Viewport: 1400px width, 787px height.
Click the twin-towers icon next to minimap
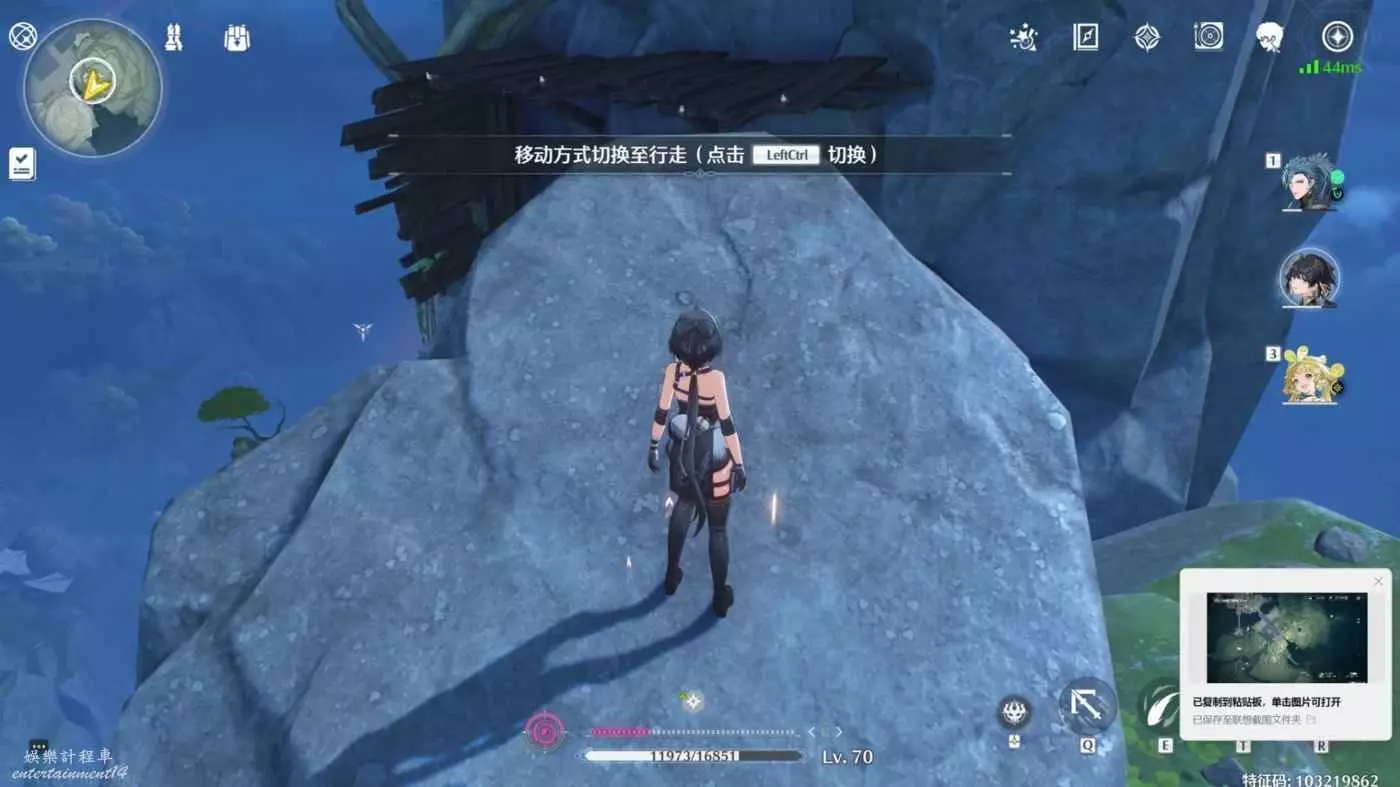(173, 38)
